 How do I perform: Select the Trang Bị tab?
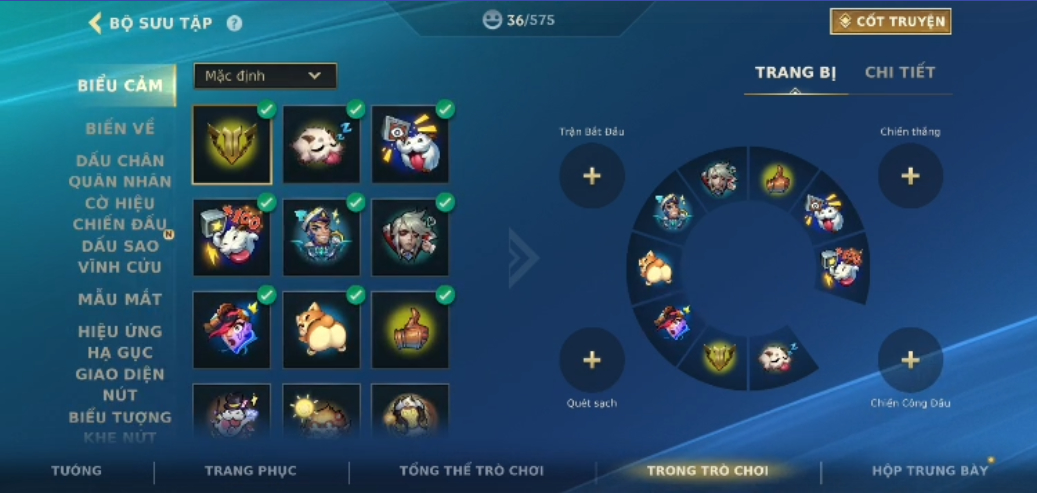[794, 73]
